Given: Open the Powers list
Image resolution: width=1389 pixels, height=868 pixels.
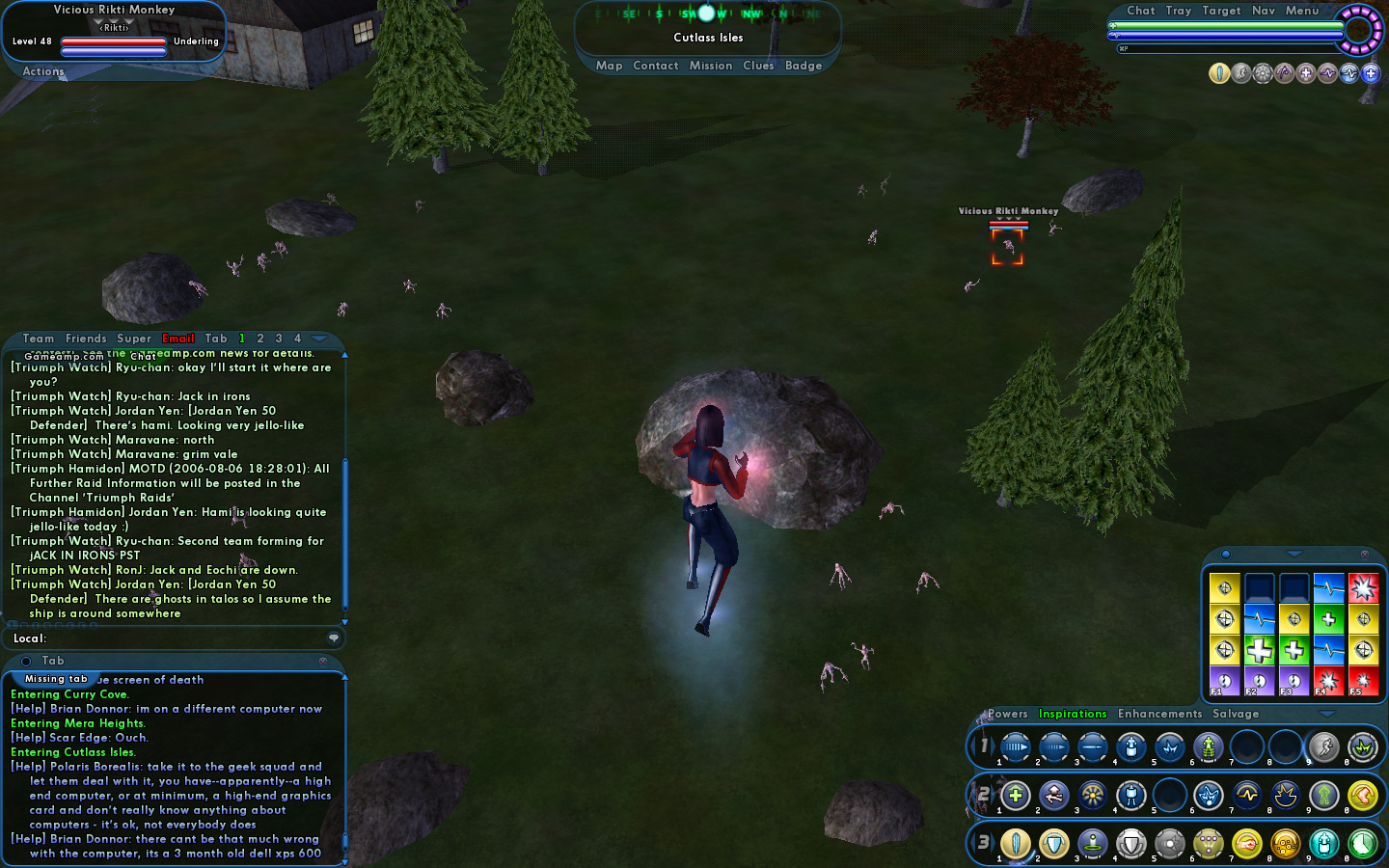Looking at the screenshot, I should pyautogui.click(x=1007, y=714).
